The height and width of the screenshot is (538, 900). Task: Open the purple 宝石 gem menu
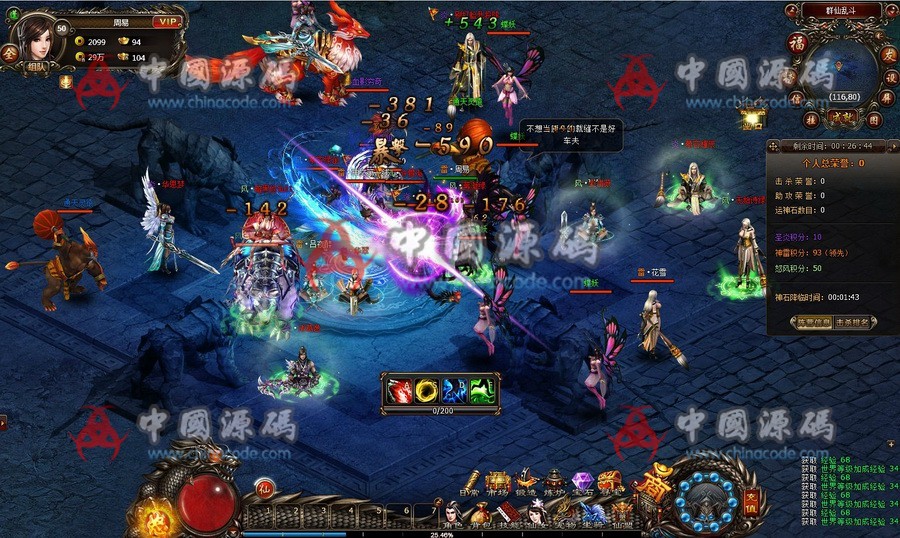coord(582,483)
